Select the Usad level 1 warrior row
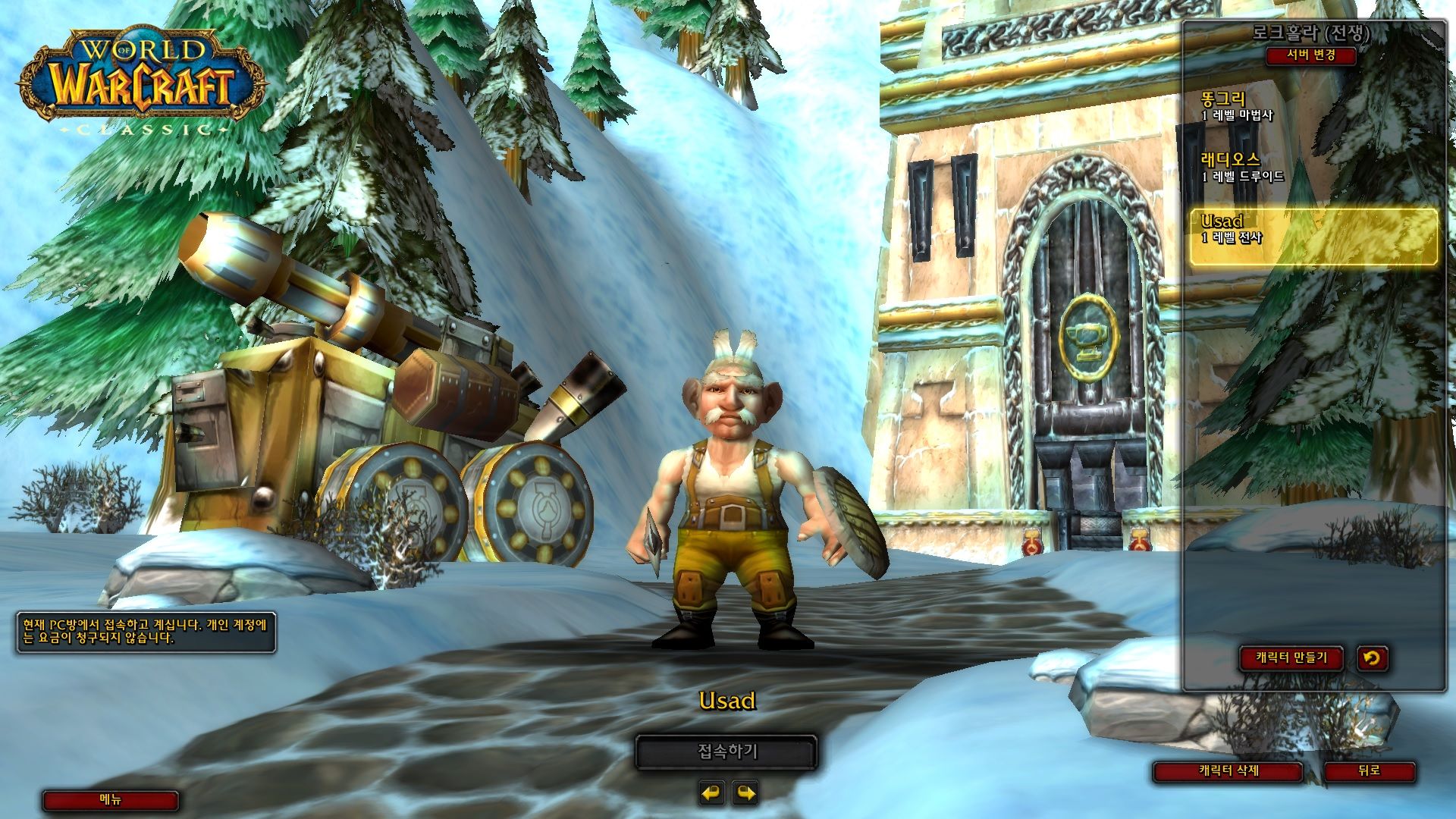This screenshot has height=819, width=1456. tap(1312, 230)
